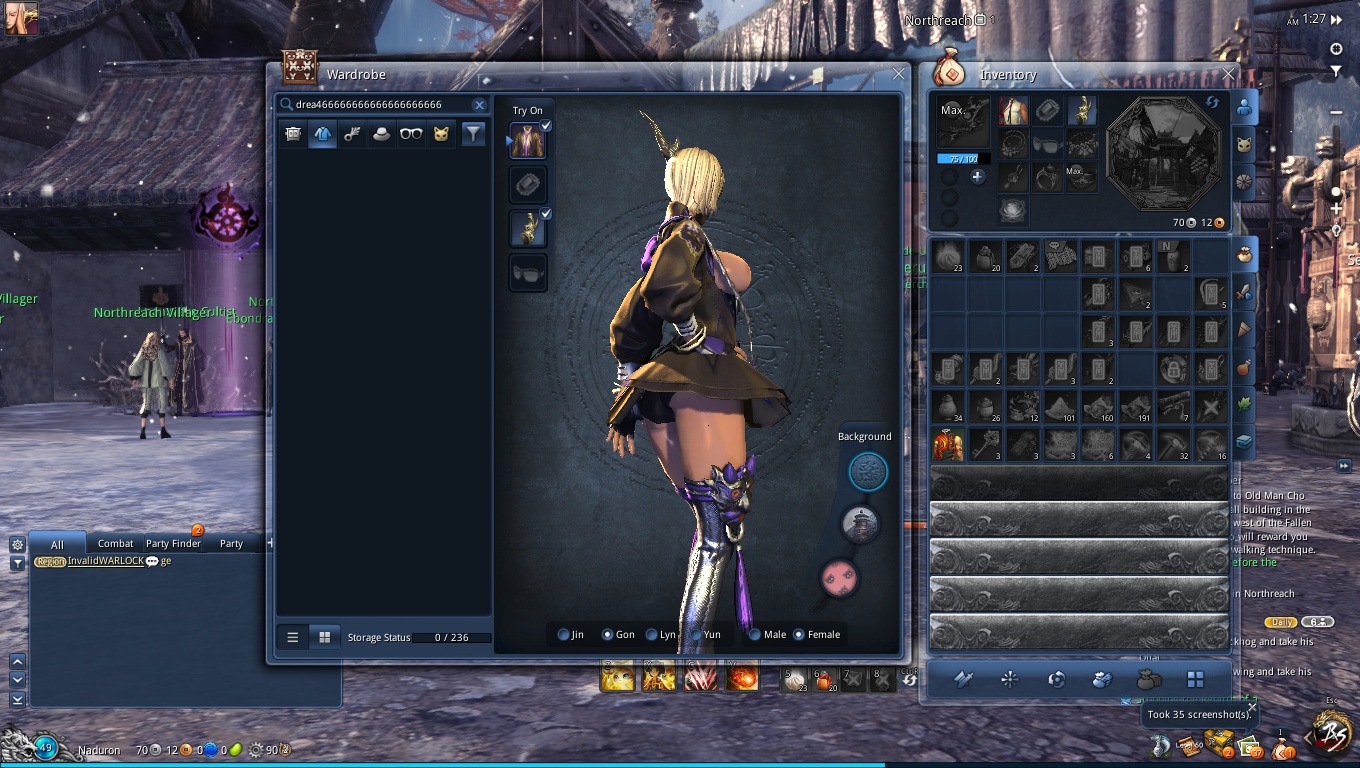Close the Wardrobe window

(x=898, y=74)
